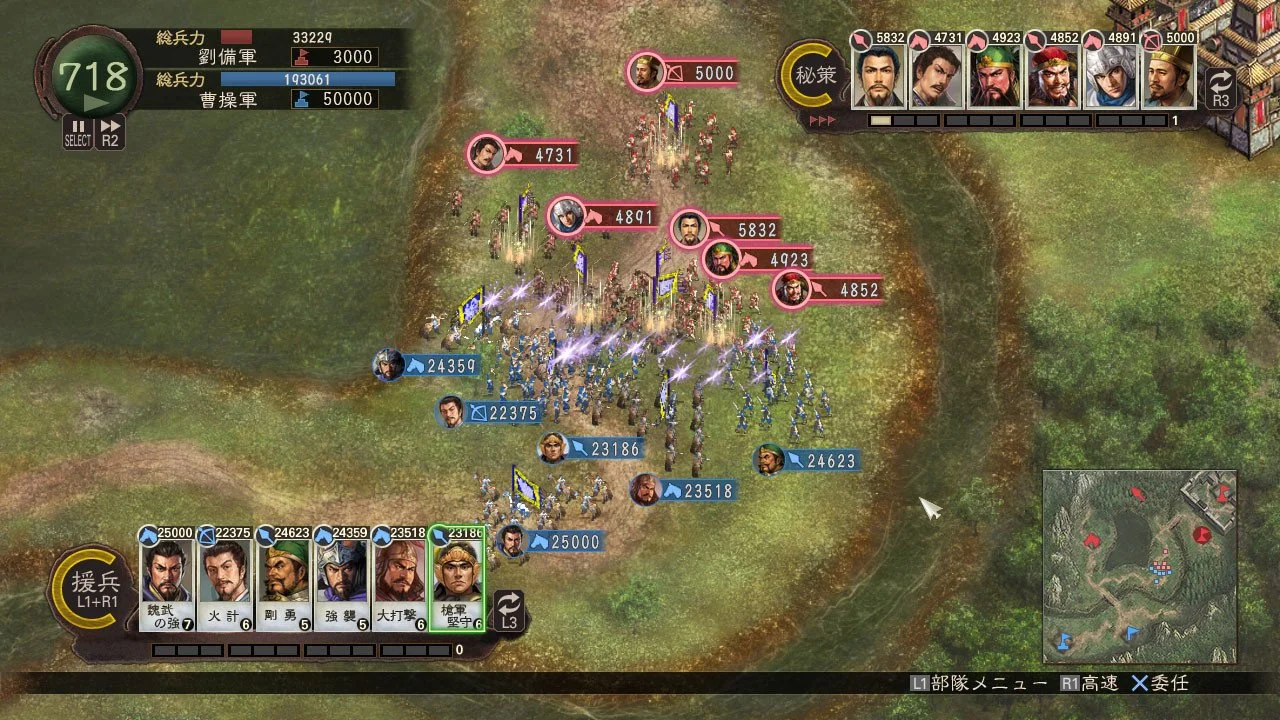1280x720 pixels.
Task: Open the battlefield minimap
Action: click(x=1139, y=566)
